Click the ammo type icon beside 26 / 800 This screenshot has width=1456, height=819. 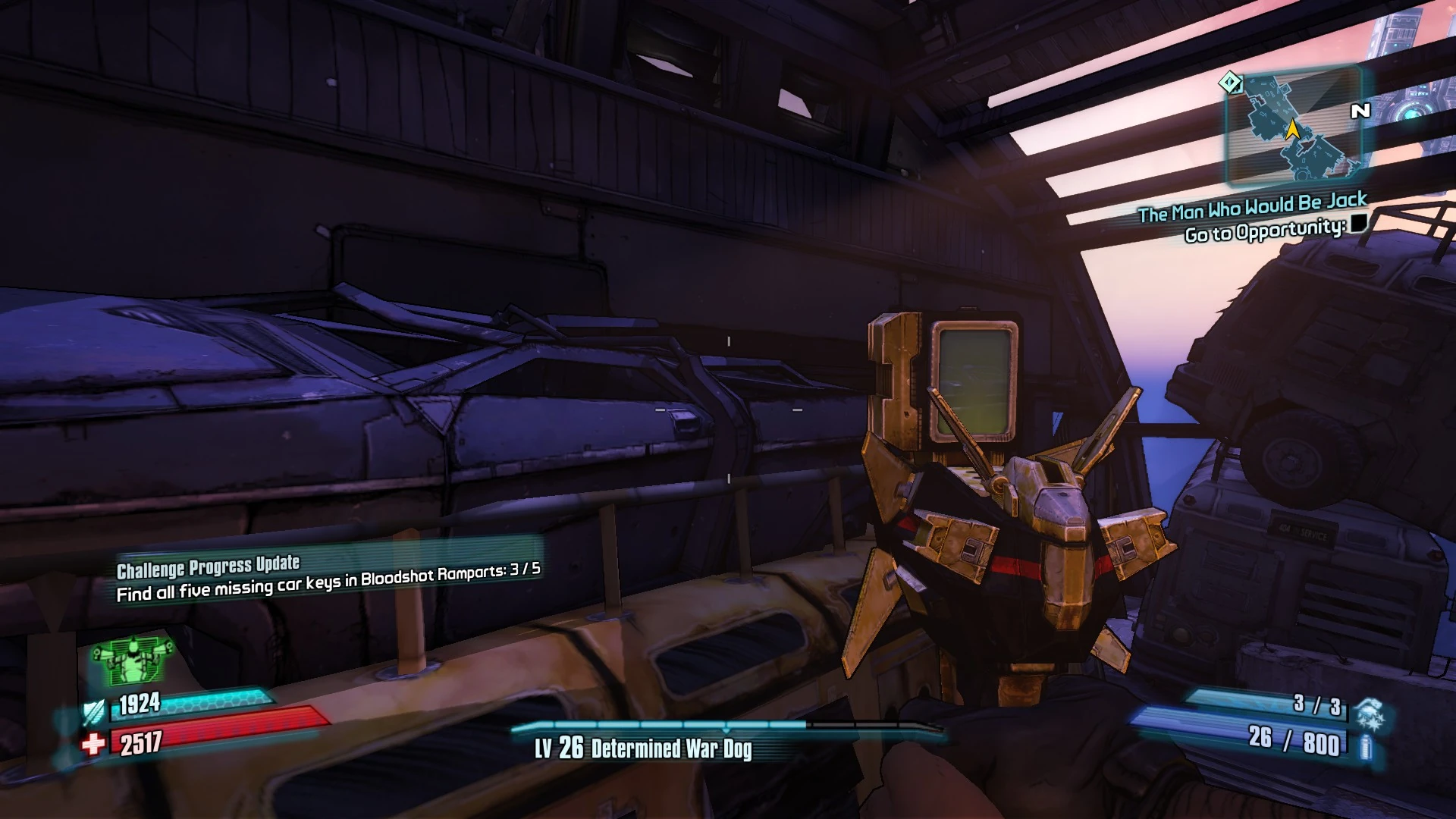[1365, 746]
